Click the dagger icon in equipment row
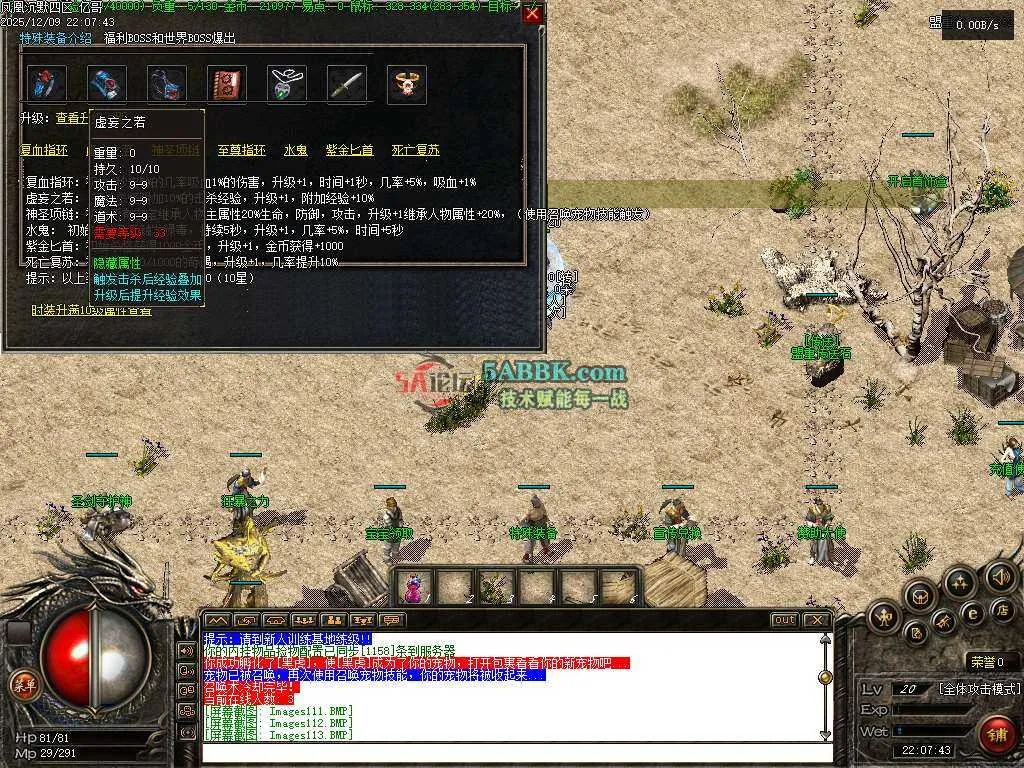This screenshot has width=1024, height=768. point(347,85)
